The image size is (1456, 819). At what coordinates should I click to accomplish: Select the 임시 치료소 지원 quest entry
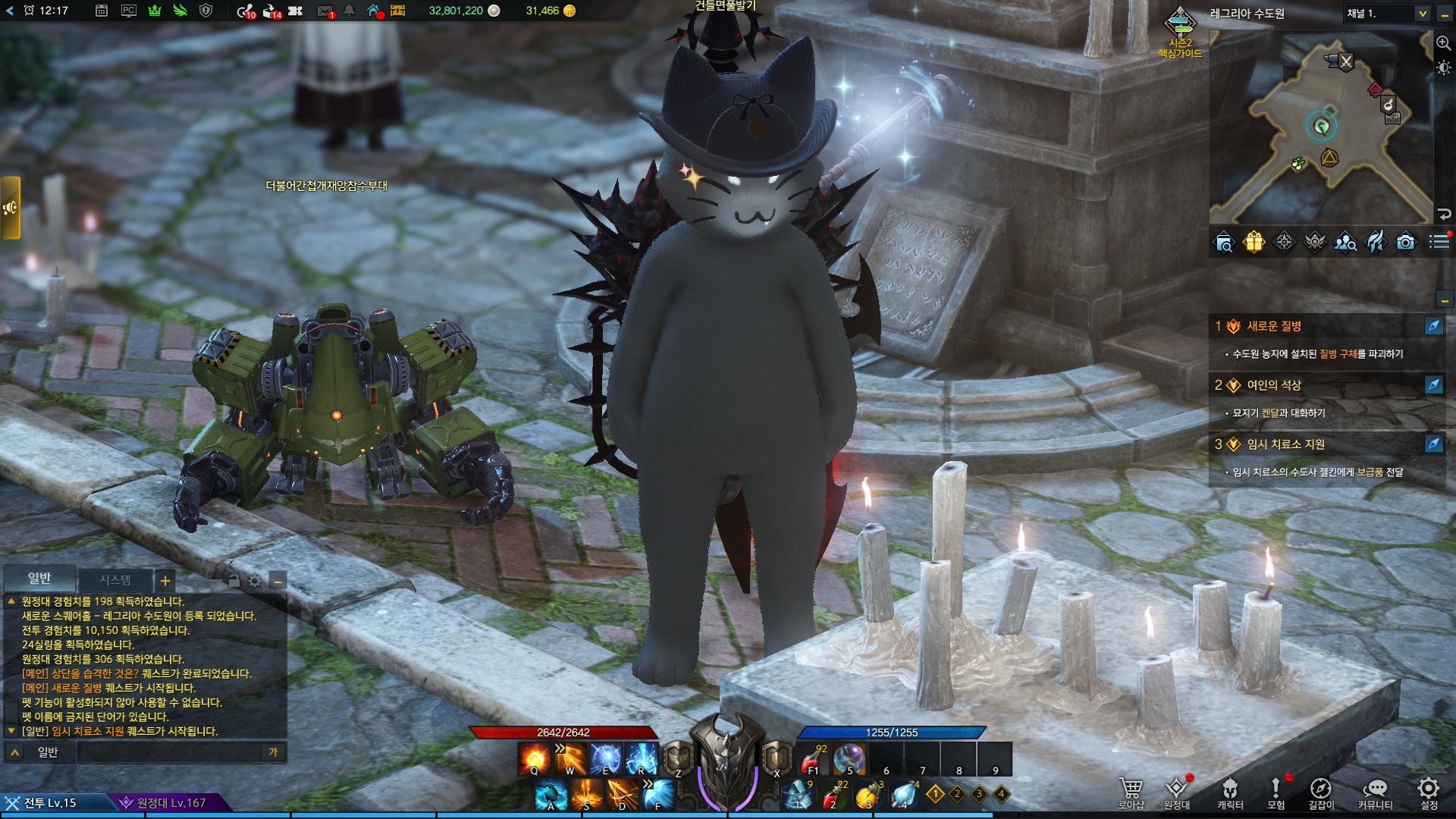tap(1285, 444)
